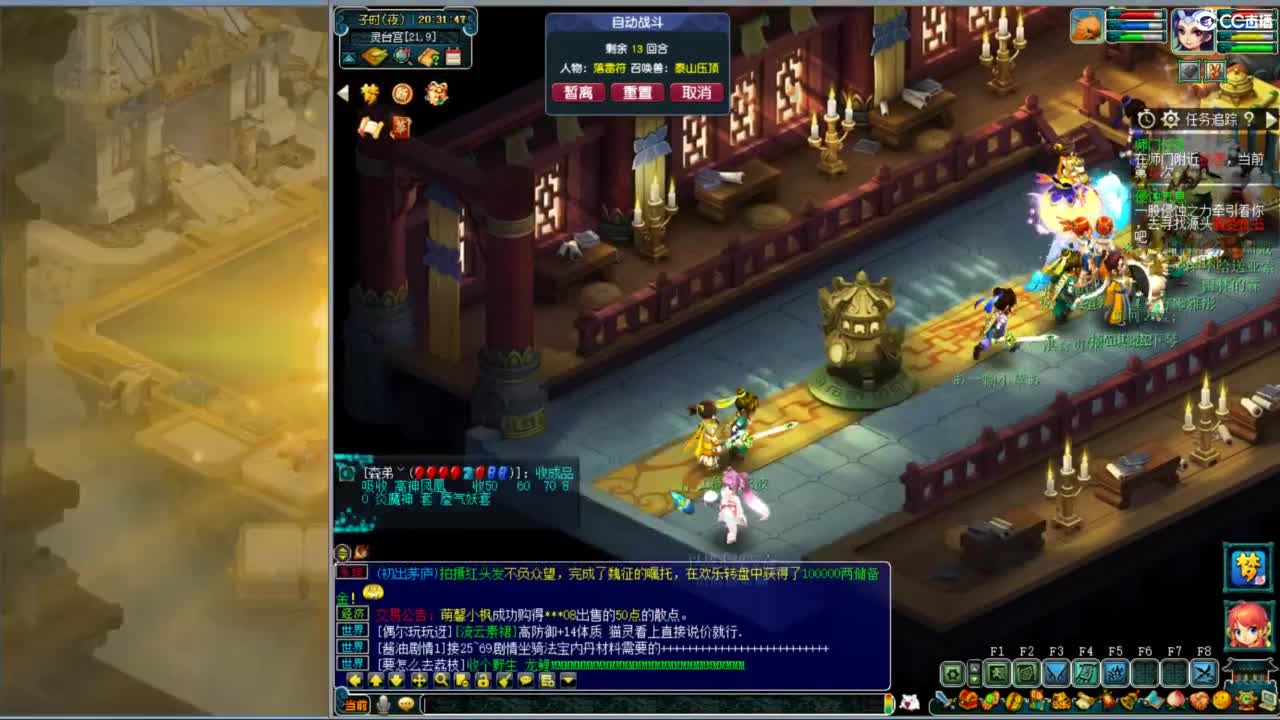
Task: Open settings gear on the 任务追踪 panel
Action: click(x=1170, y=119)
